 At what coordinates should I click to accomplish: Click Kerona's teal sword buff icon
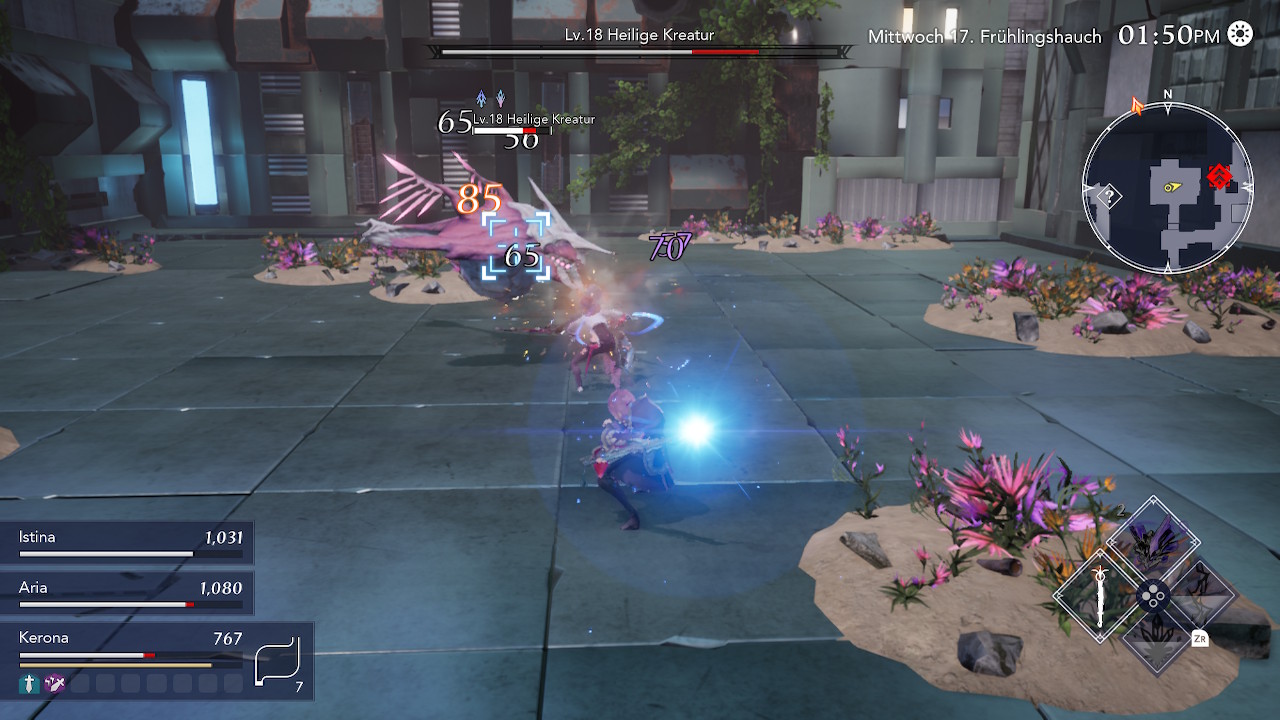pyautogui.click(x=29, y=684)
